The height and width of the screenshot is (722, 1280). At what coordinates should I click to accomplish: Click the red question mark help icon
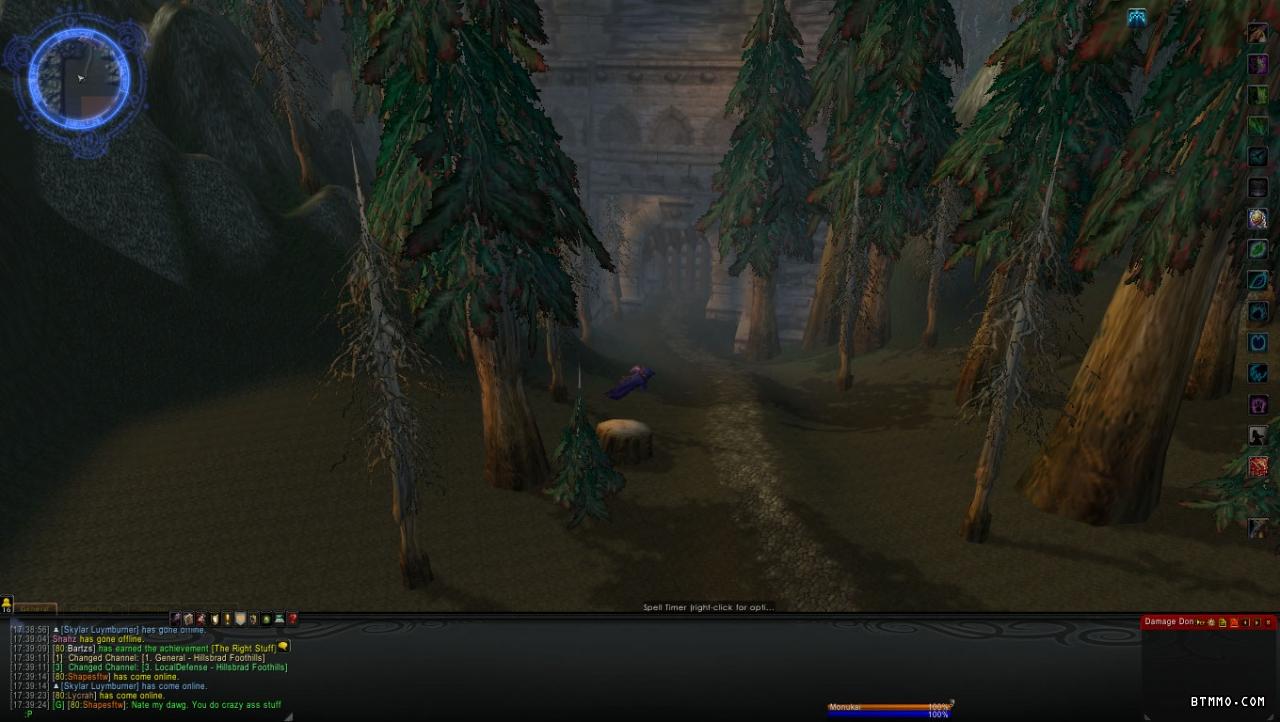[293, 619]
